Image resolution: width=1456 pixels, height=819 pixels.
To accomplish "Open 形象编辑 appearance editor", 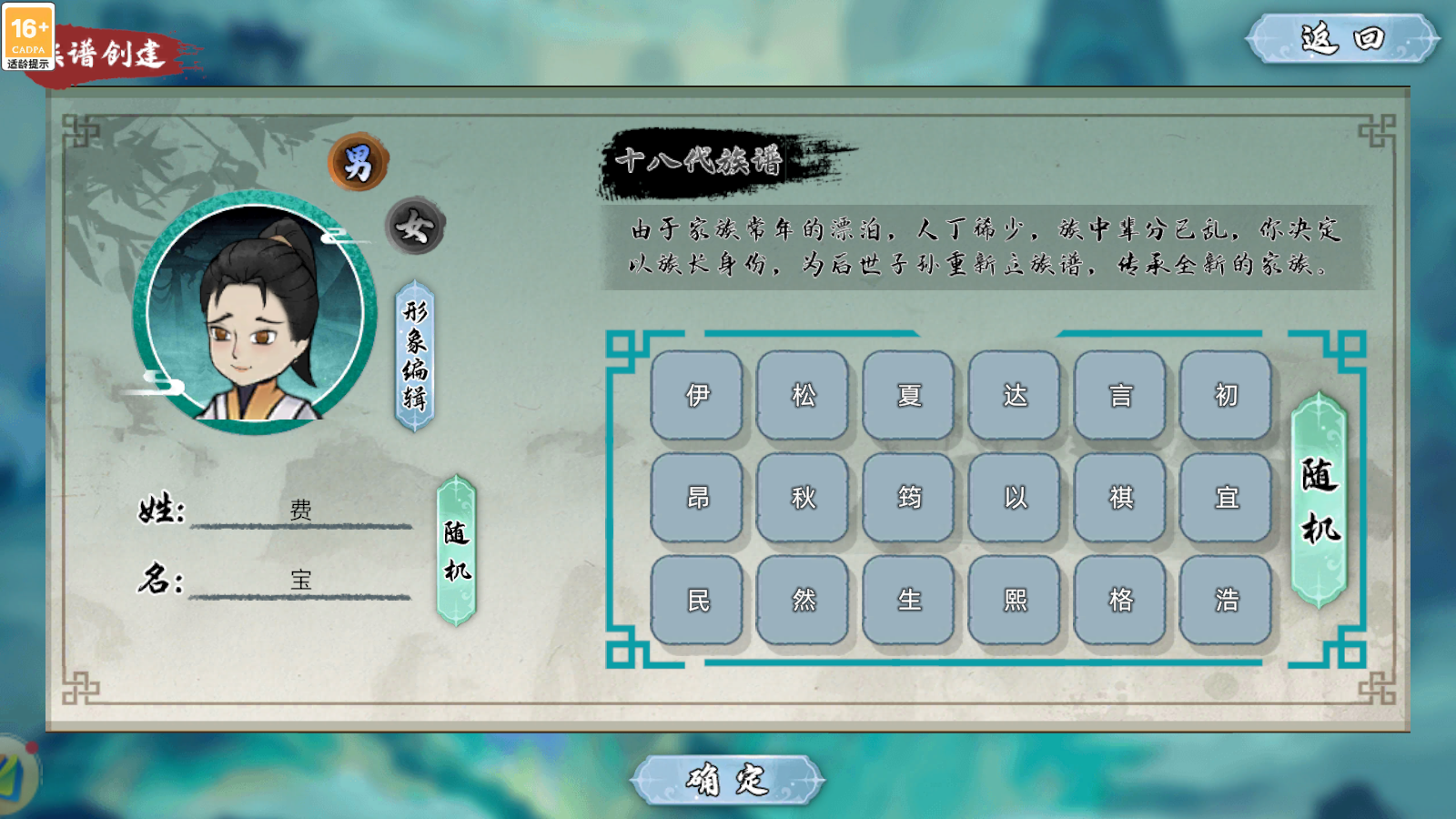I will (415, 356).
